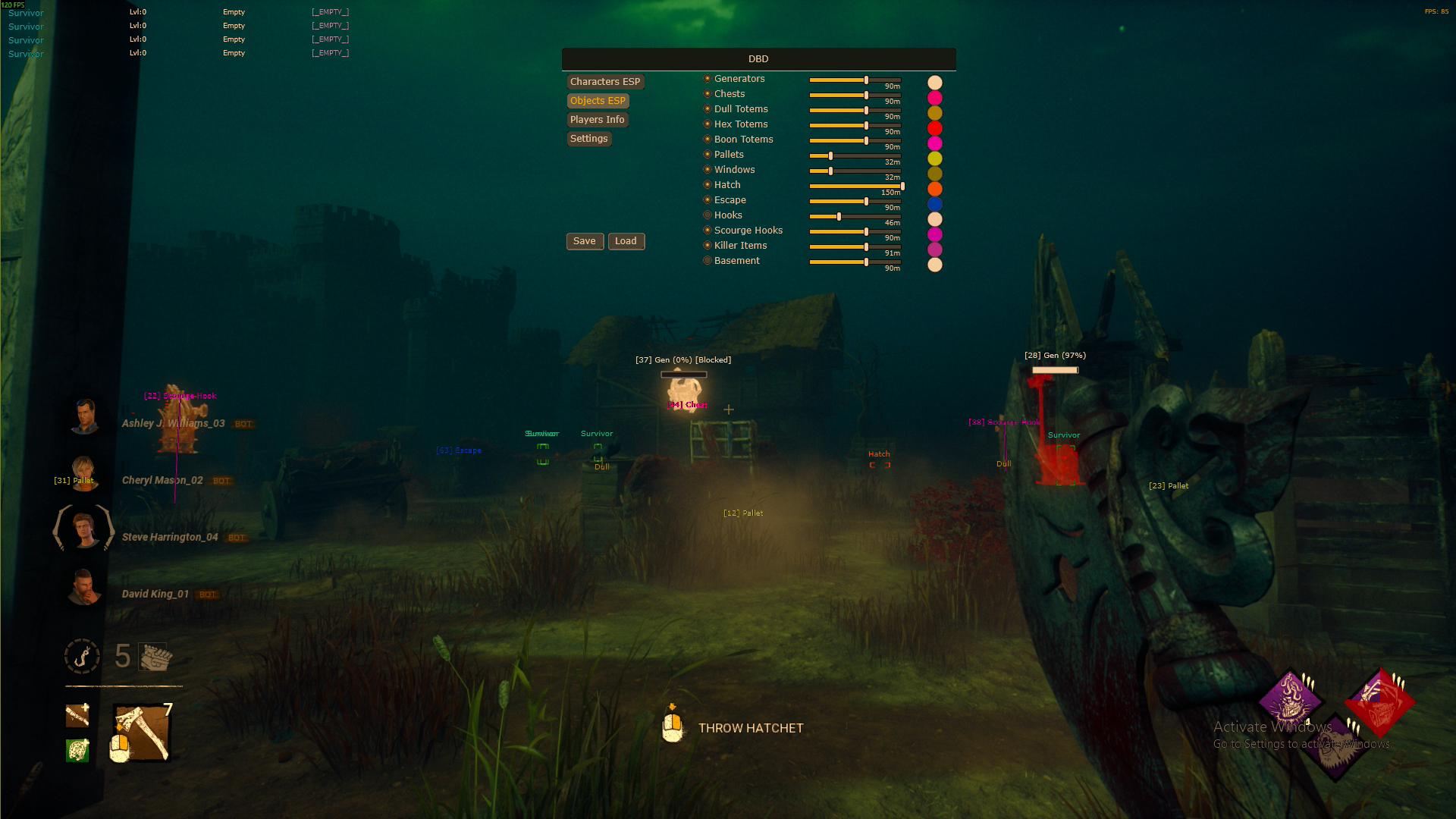Change the Hex Totems red color swatch
Viewport: 1456px width, 819px height.
(x=935, y=128)
